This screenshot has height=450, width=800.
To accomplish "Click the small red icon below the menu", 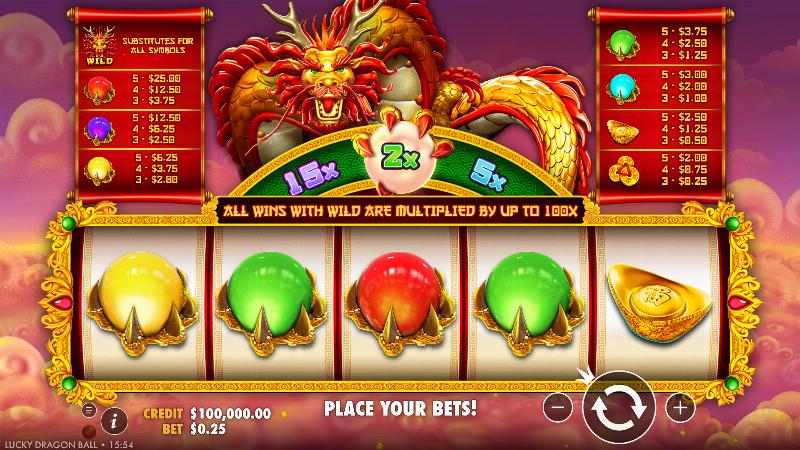I will pyautogui.click(x=89, y=429).
